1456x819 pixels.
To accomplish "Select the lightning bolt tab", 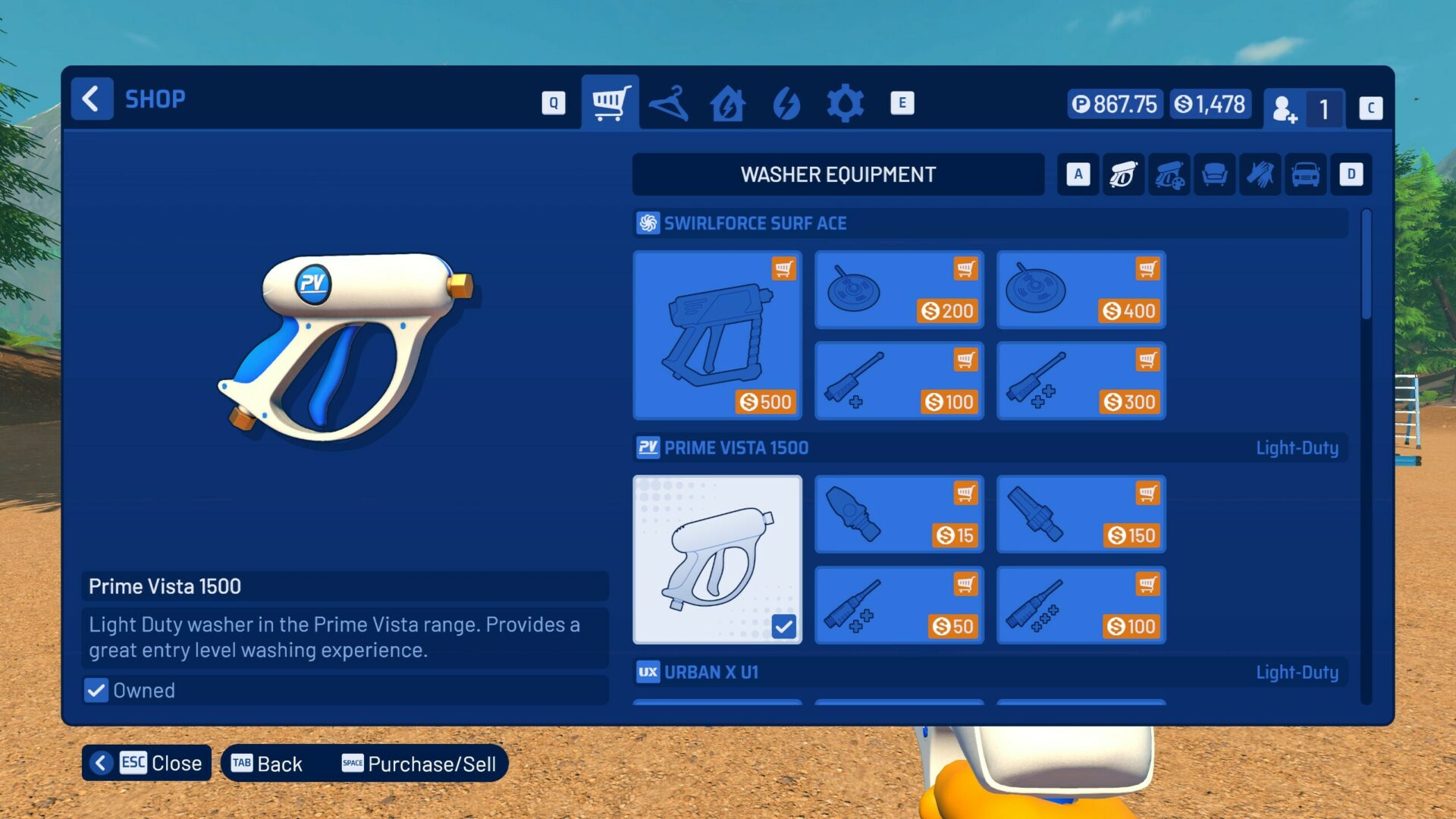I will (x=786, y=103).
